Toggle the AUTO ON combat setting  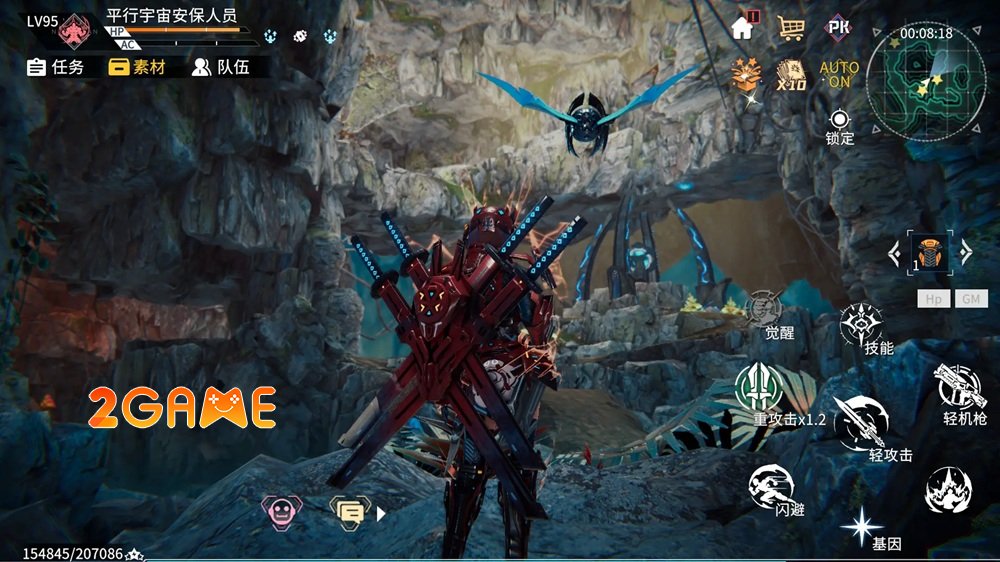pos(839,74)
